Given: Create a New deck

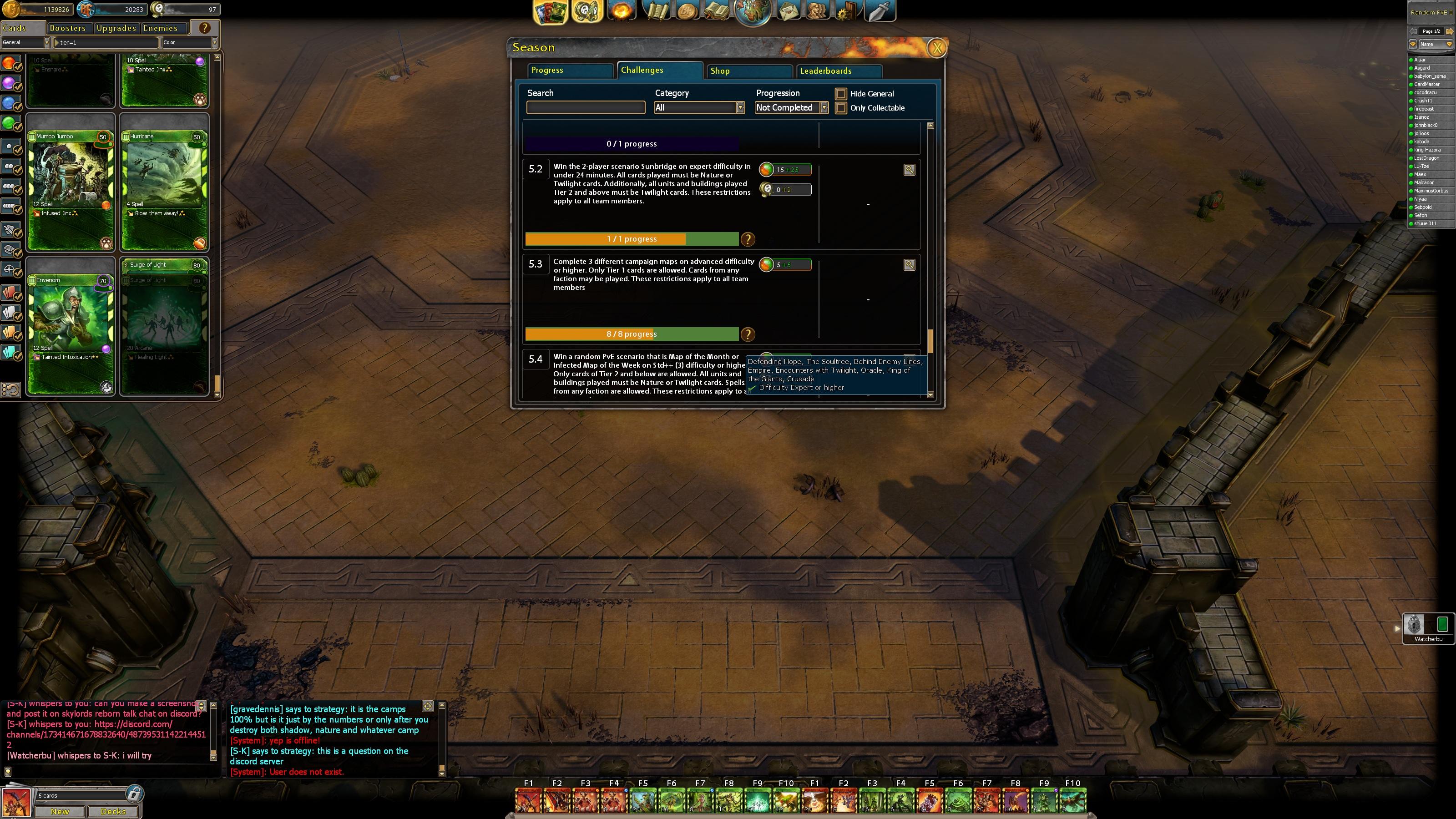Looking at the screenshot, I should pyautogui.click(x=60, y=812).
